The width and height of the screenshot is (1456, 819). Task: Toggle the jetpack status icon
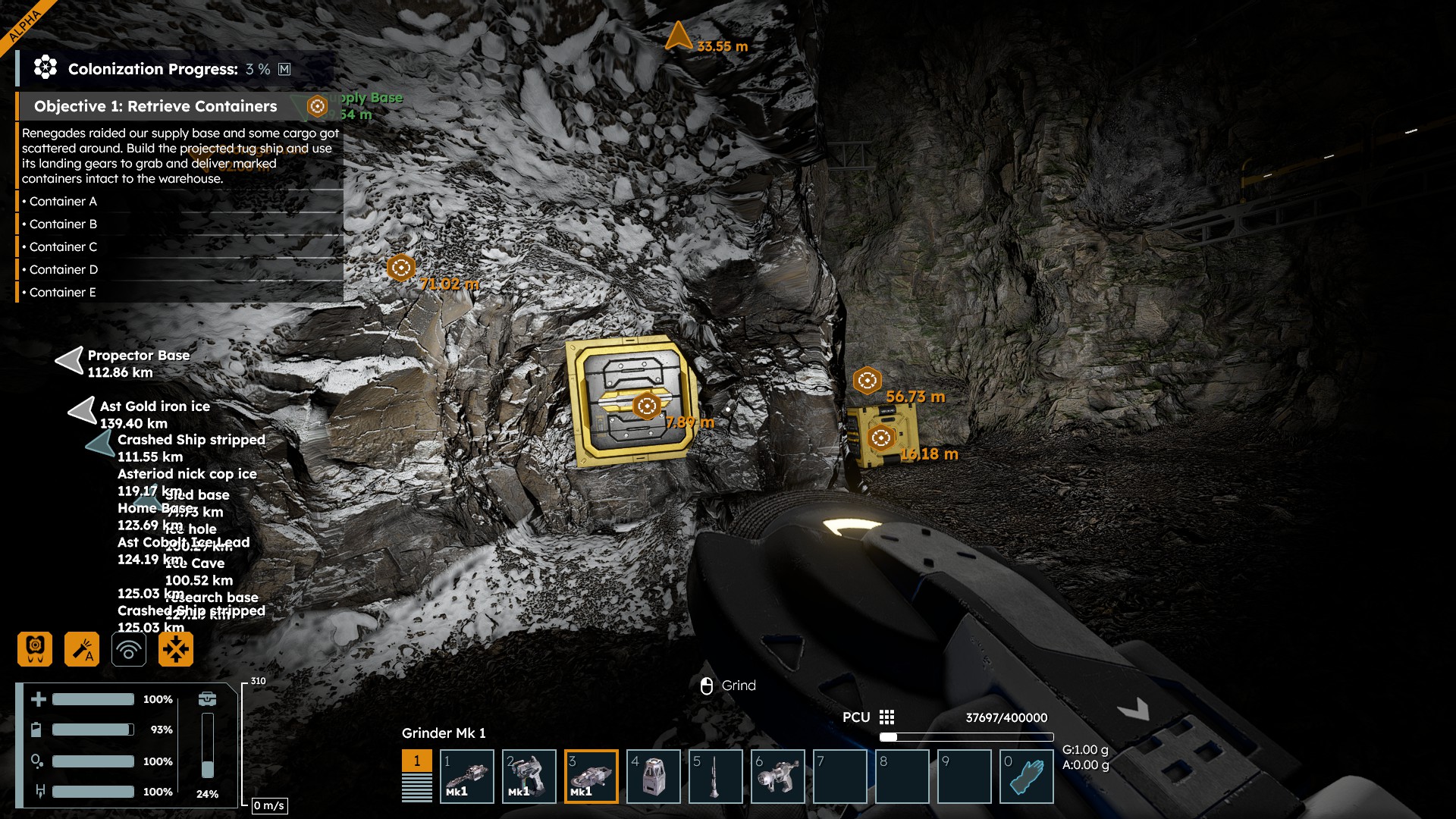coord(35,649)
